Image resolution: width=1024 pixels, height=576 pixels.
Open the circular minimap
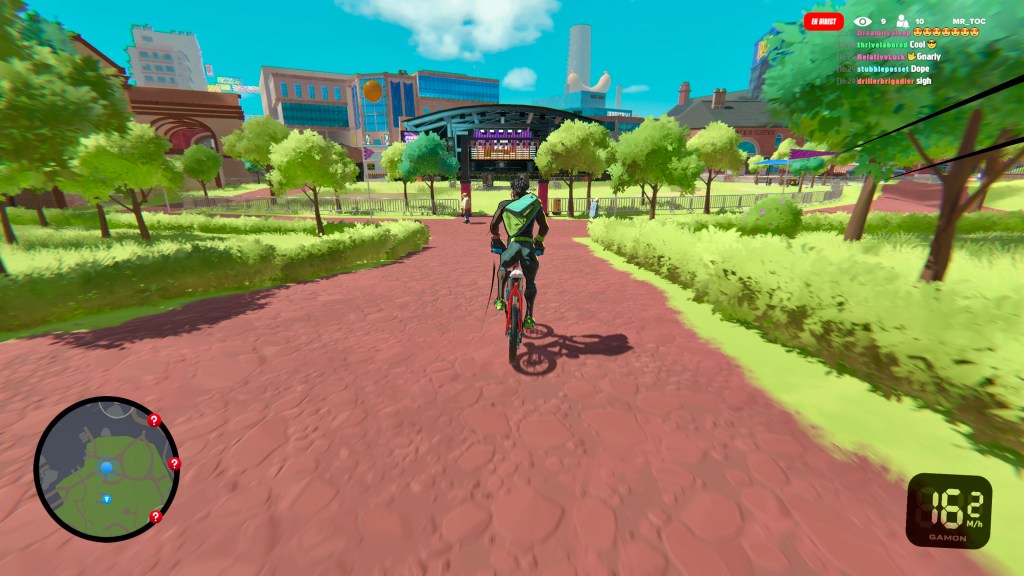tap(106, 469)
